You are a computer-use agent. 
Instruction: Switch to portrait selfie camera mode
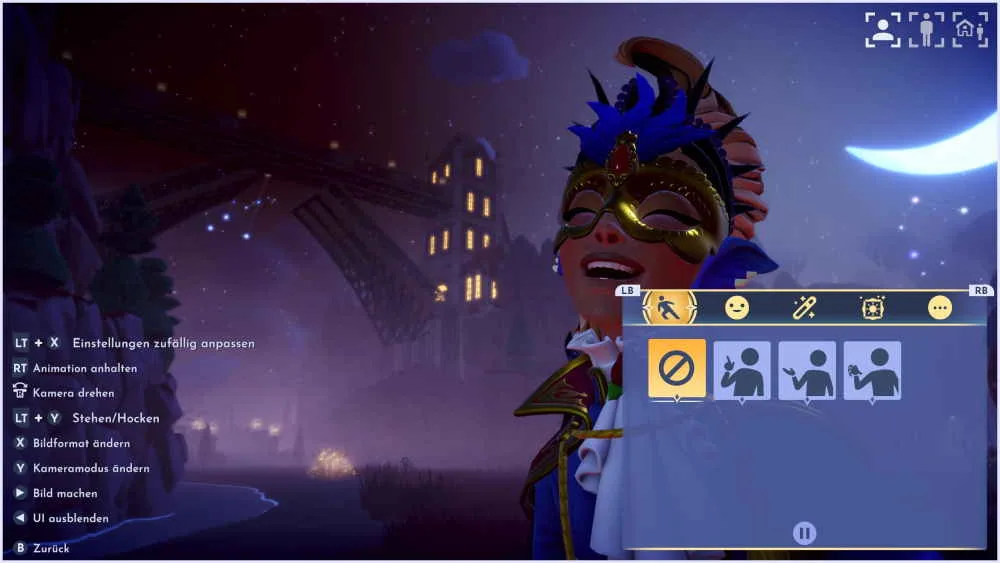pos(883,30)
